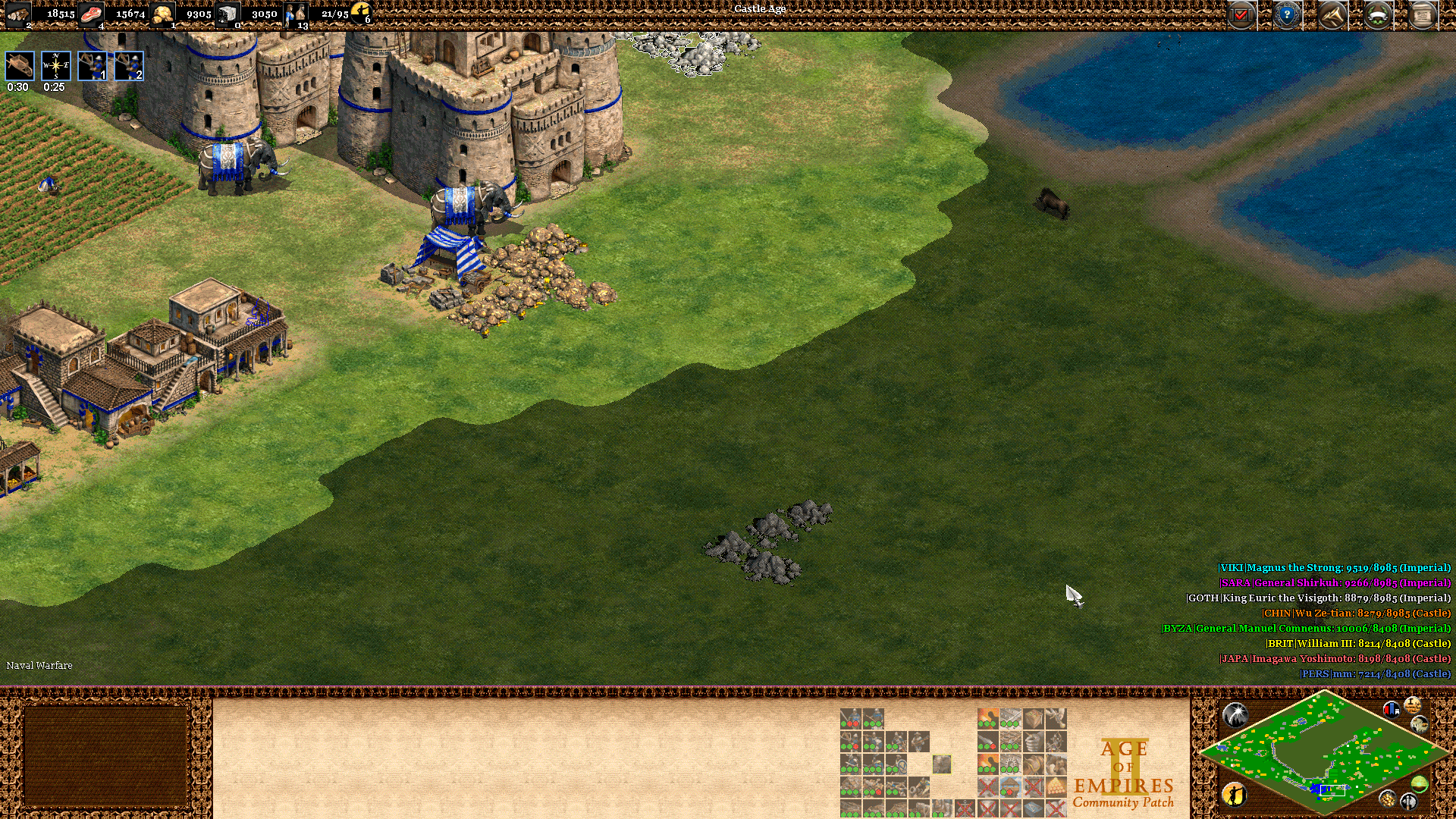Toggle the minimap terrain view button

click(x=1420, y=725)
